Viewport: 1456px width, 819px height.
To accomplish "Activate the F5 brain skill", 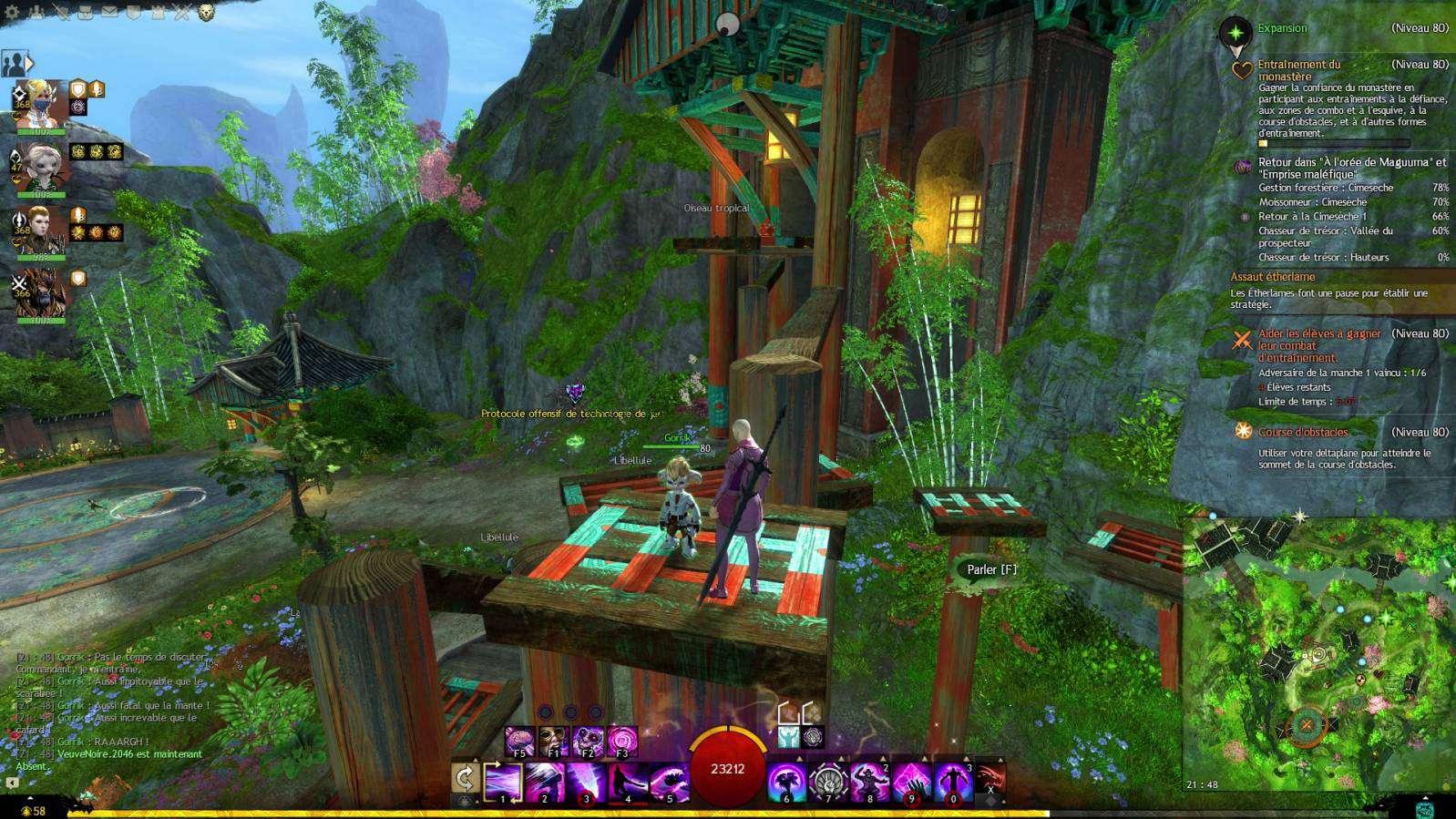I will tap(519, 742).
